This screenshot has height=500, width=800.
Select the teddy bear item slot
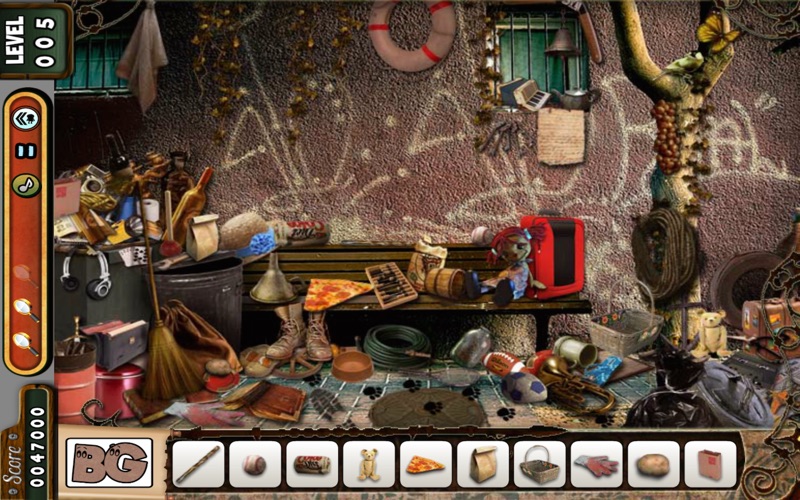tap(369, 464)
